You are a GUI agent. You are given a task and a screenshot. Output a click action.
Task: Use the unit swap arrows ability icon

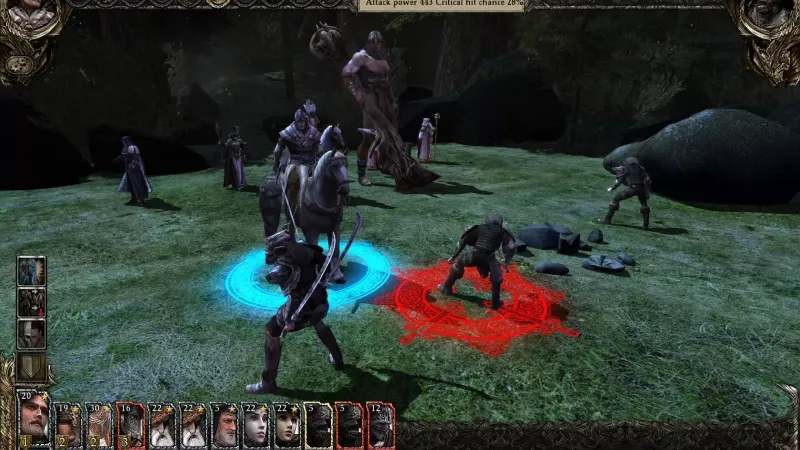tap(31, 301)
